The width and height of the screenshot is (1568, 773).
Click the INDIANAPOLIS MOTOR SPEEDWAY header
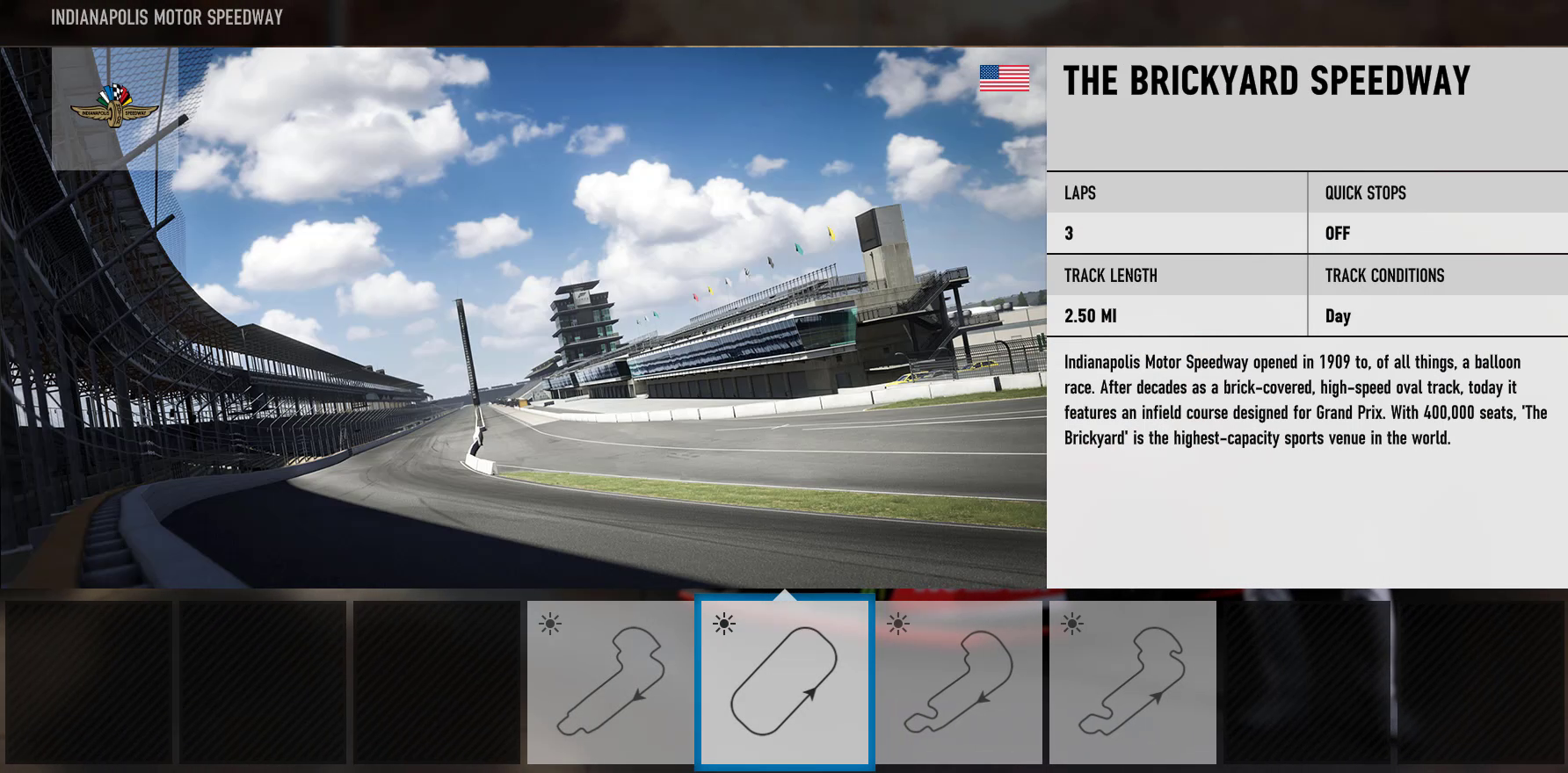[x=165, y=16]
